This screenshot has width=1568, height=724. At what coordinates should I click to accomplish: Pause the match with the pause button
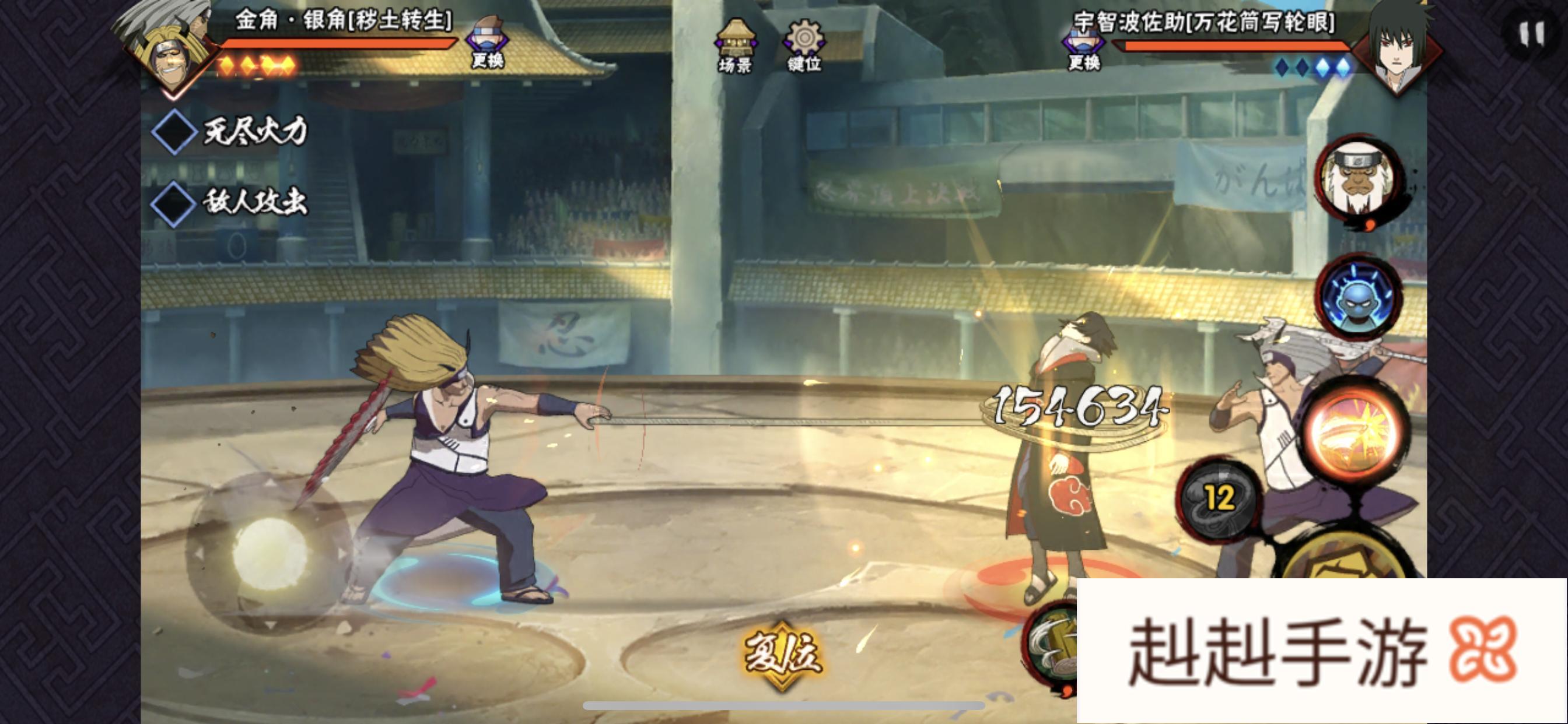click(1531, 34)
